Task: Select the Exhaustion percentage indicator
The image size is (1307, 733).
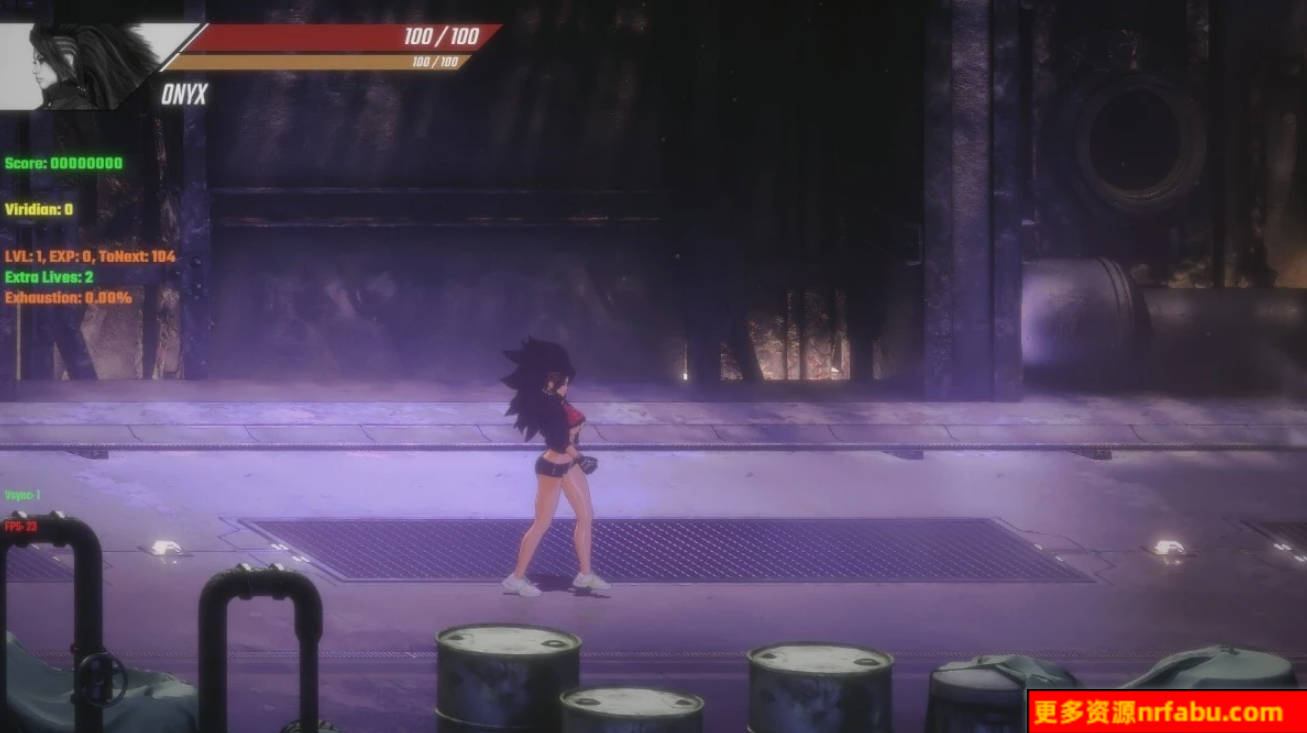Action: pyautogui.click(x=67, y=297)
